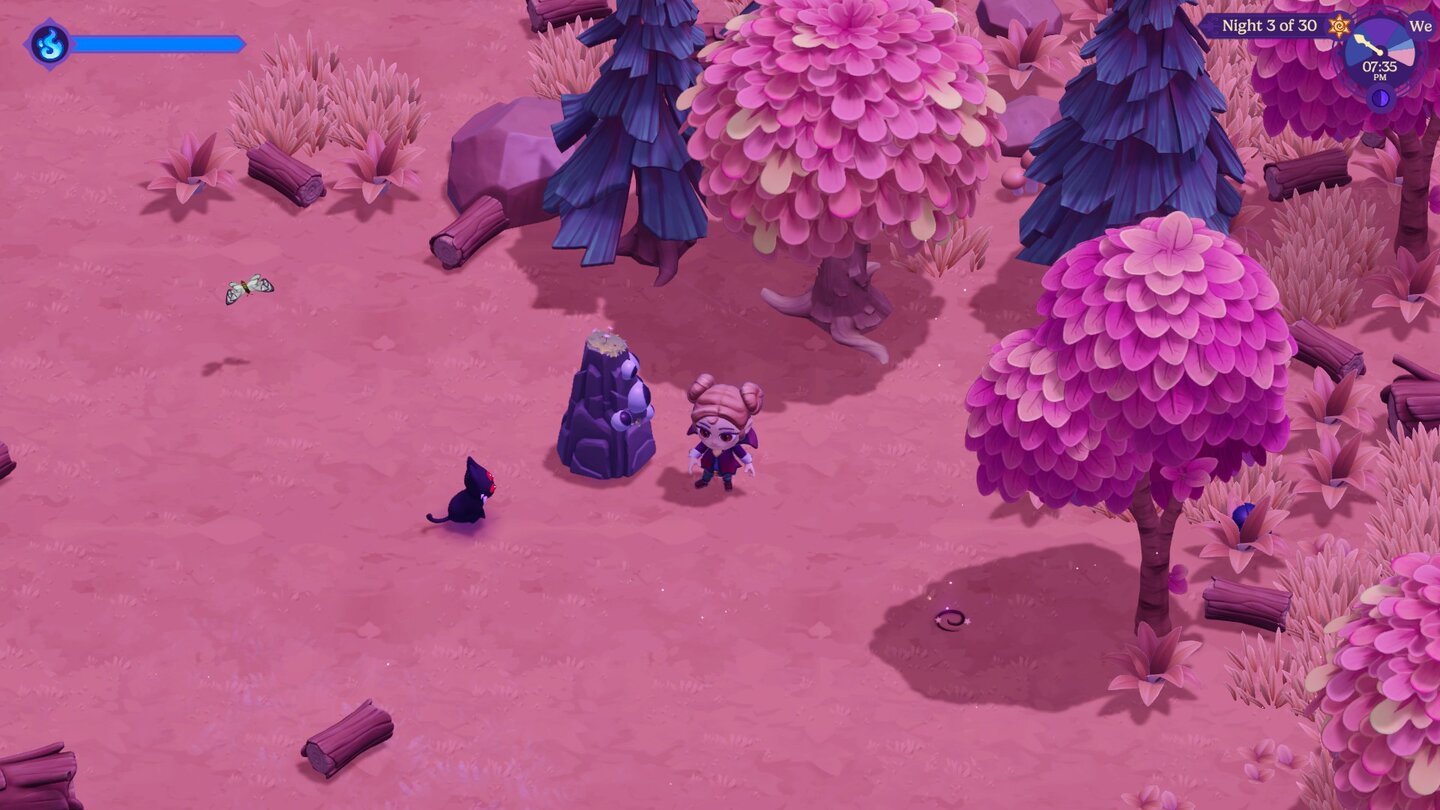Image resolution: width=1440 pixels, height=810 pixels.
Task: Click the 07:35 PM time display
Action: coord(1379,70)
